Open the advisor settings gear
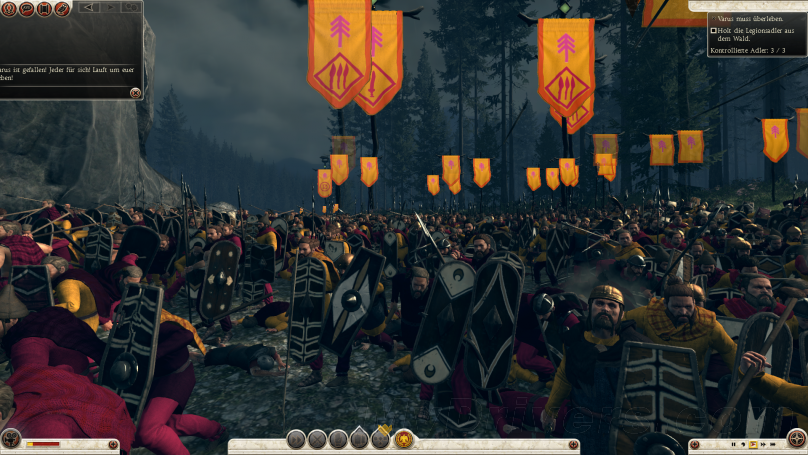Screen dimensions: 808x455 tap(130, 8)
